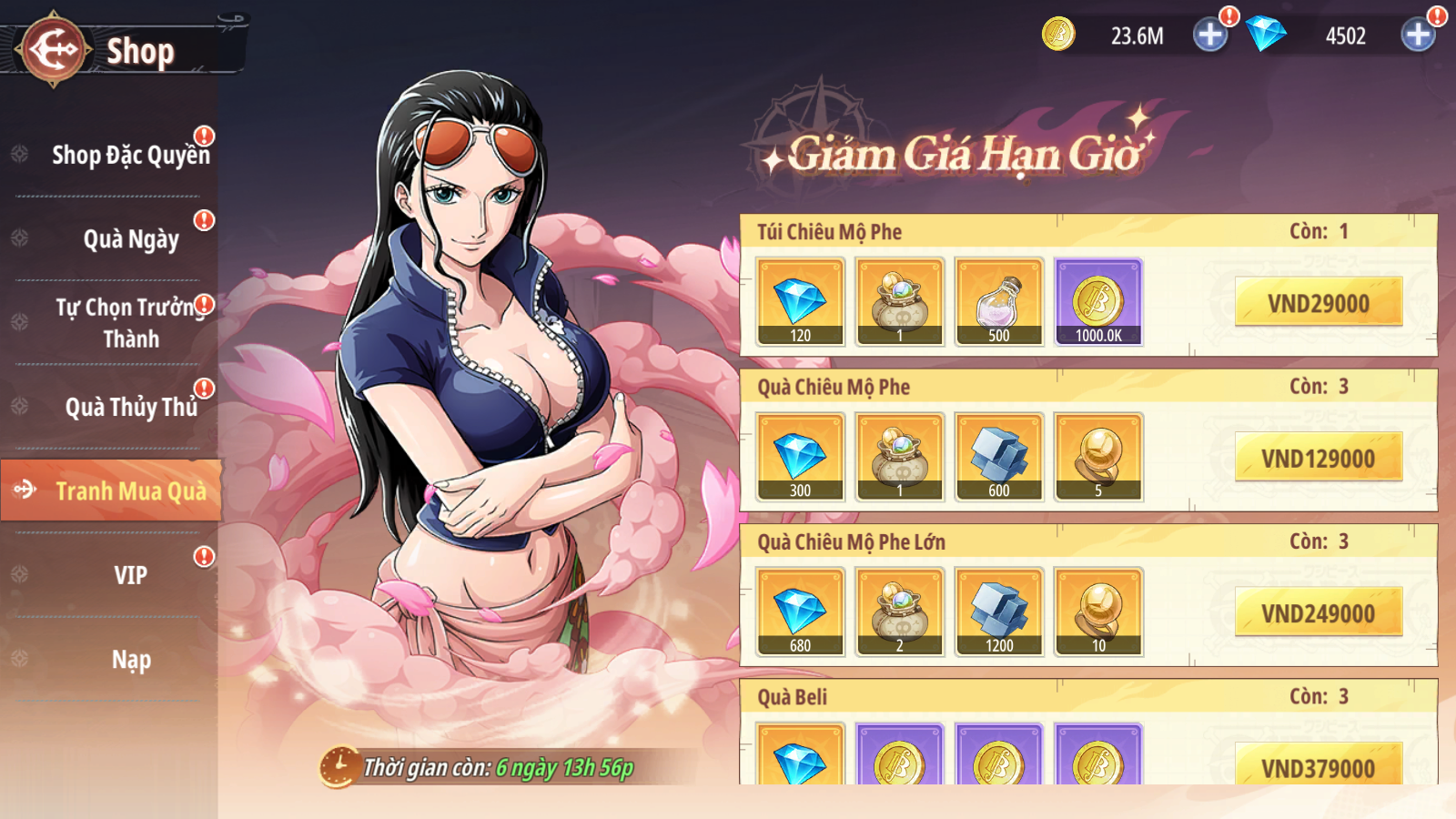
Task: Show the VIP tab
Action: [130, 575]
